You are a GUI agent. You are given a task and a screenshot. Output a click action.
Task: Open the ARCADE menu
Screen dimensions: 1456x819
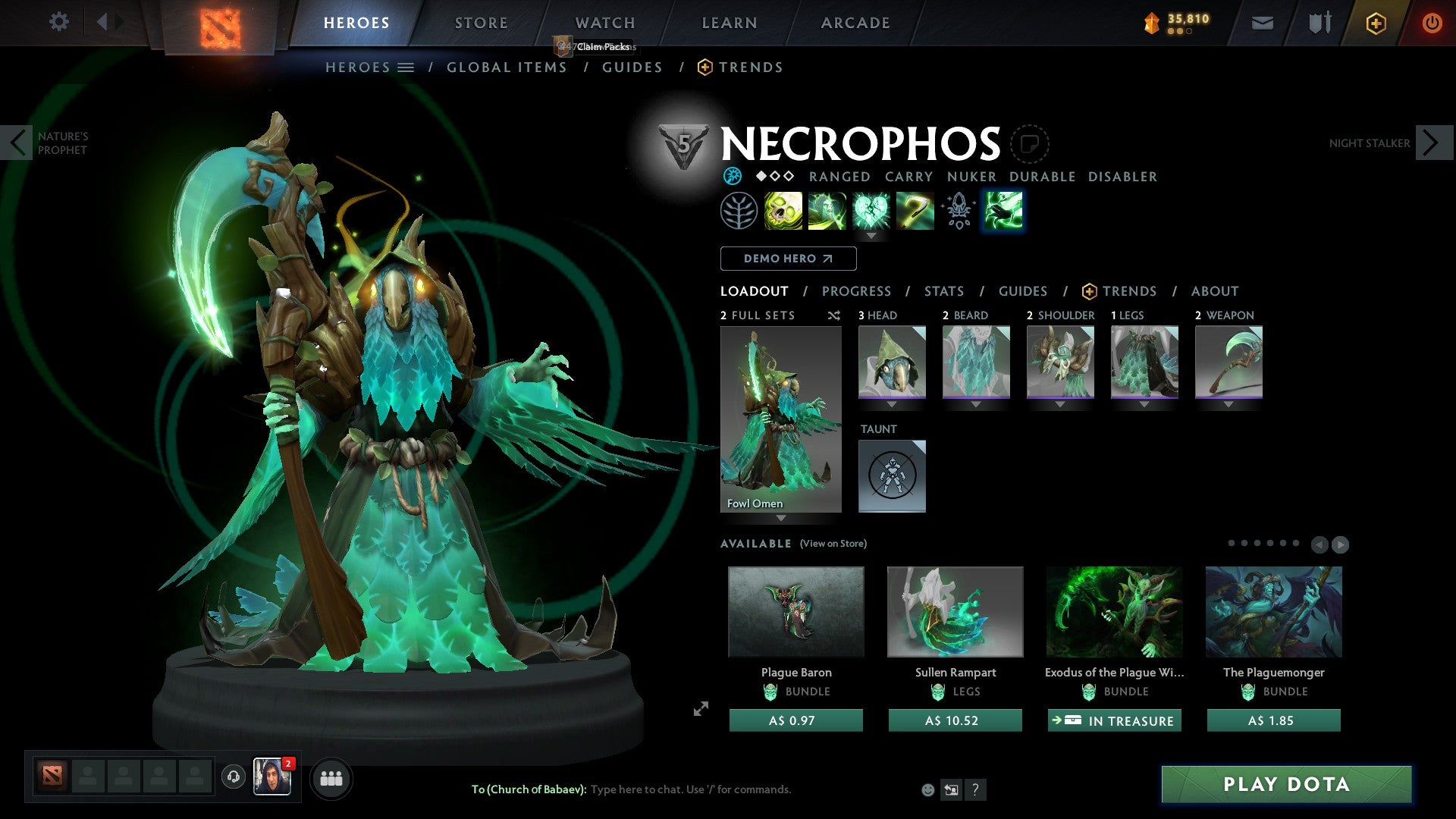[855, 23]
